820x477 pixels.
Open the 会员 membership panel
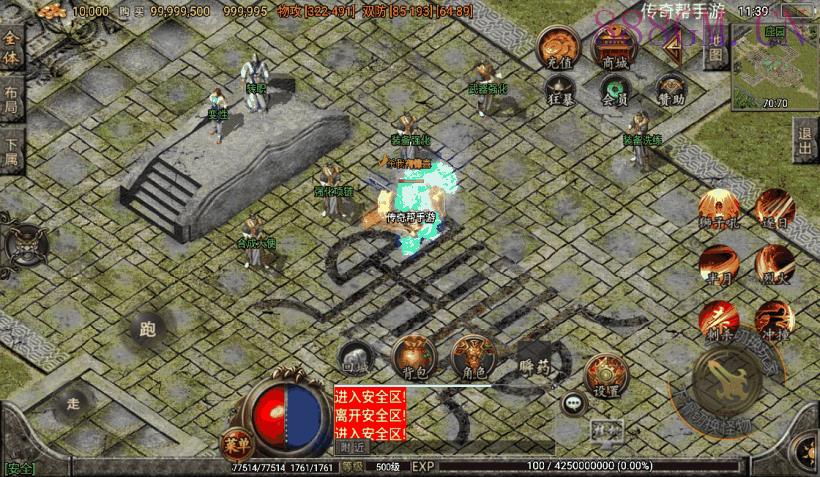click(x=615, y=91)
